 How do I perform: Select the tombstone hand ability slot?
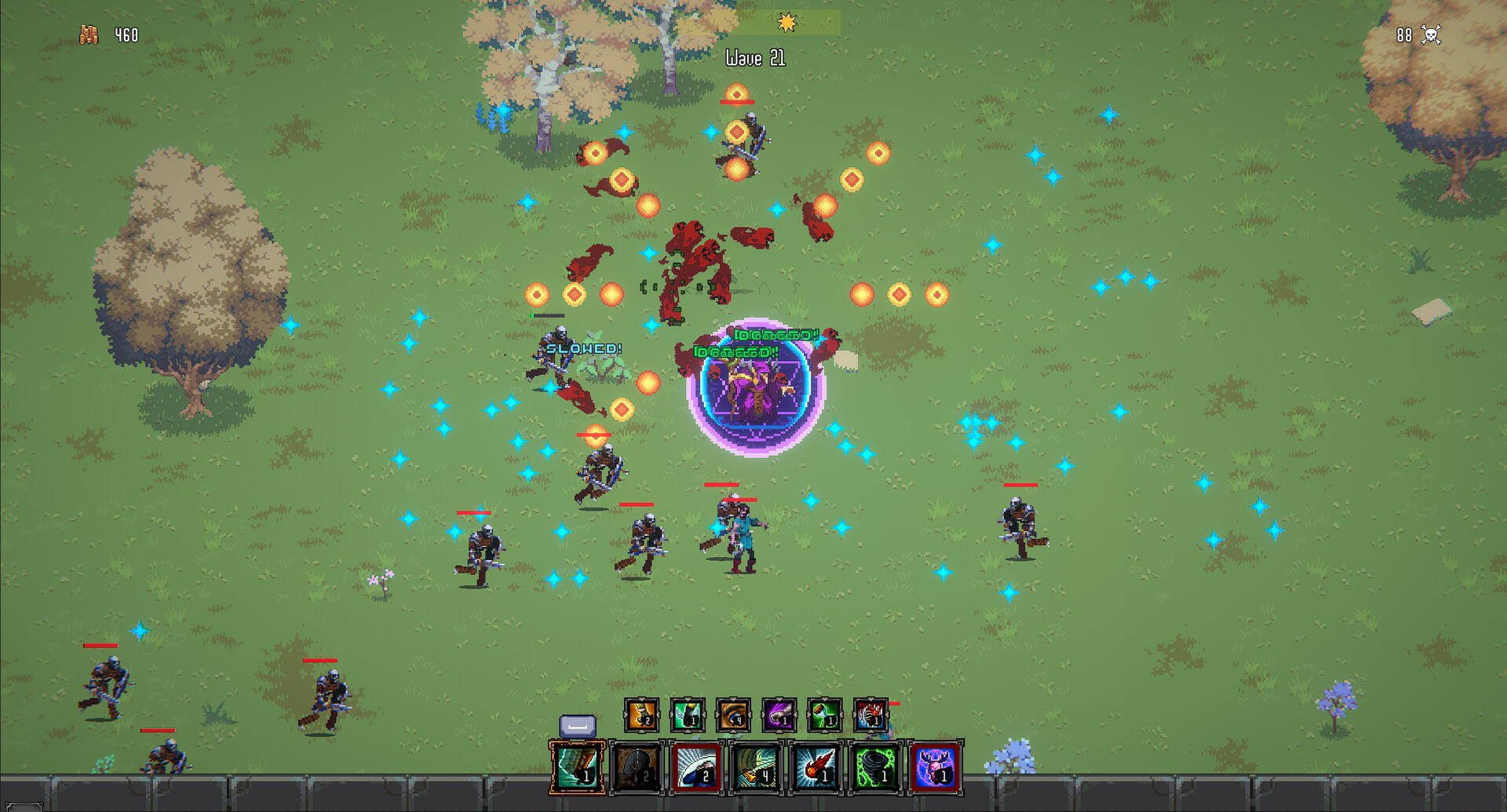click(637, 766)
